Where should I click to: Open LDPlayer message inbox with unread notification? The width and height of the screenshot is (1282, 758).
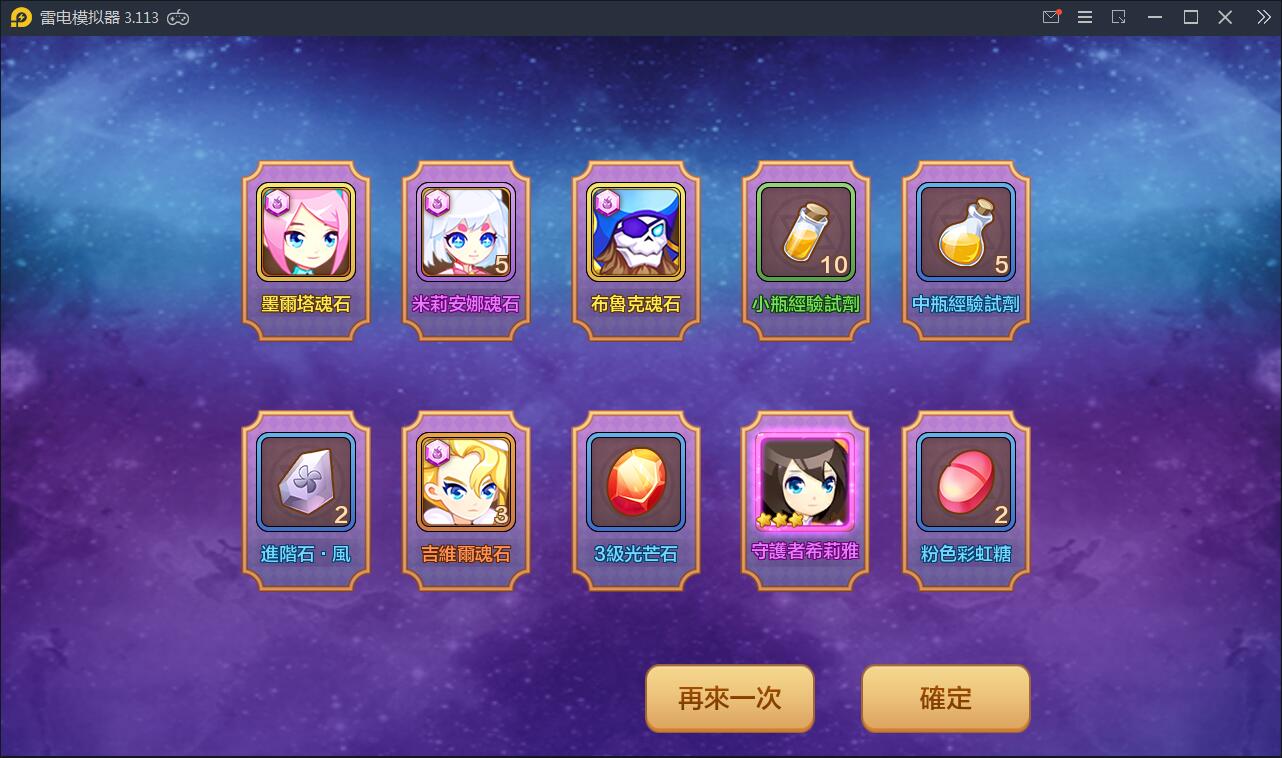(1051, 17)
